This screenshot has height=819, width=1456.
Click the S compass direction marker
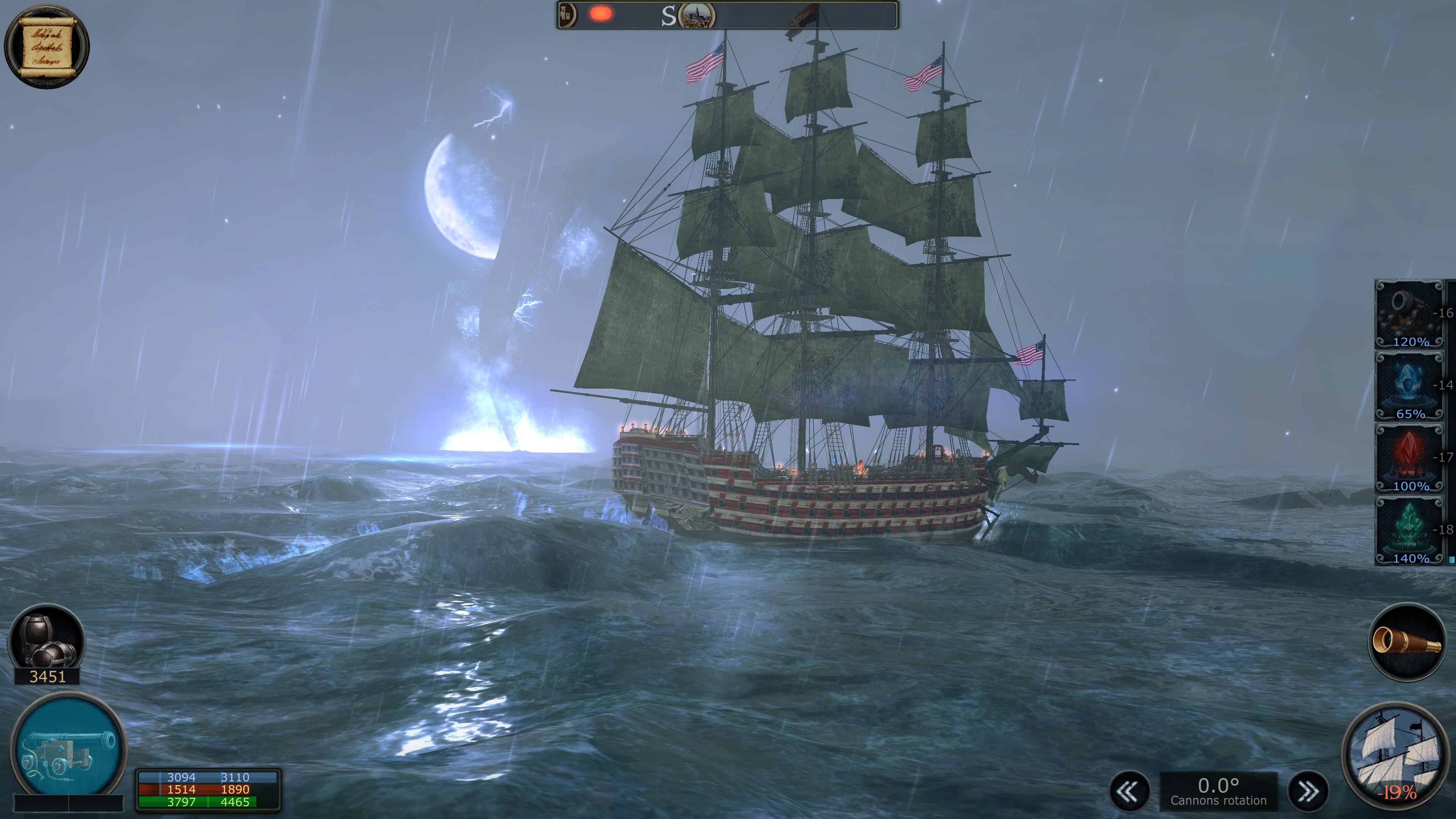[x=670, y=15]
